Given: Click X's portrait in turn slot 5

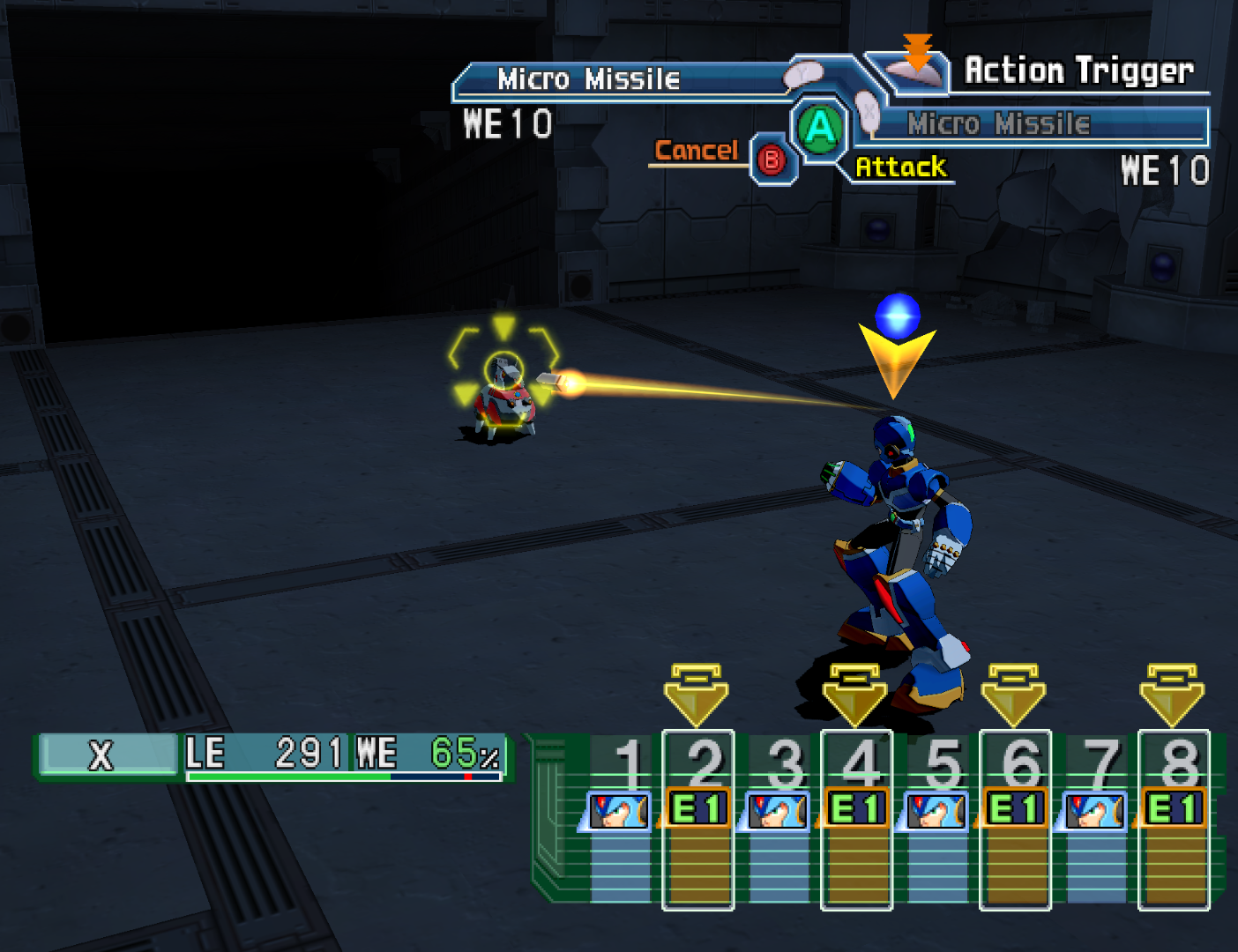Looking at the screenshot, I should (936, 810).
